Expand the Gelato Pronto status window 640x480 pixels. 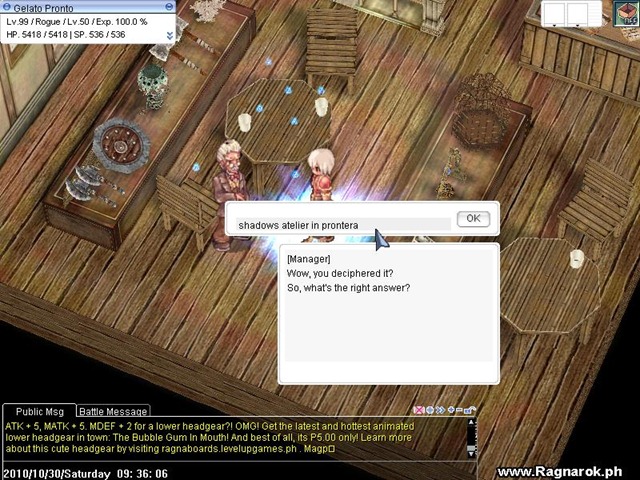coord(169,35)
